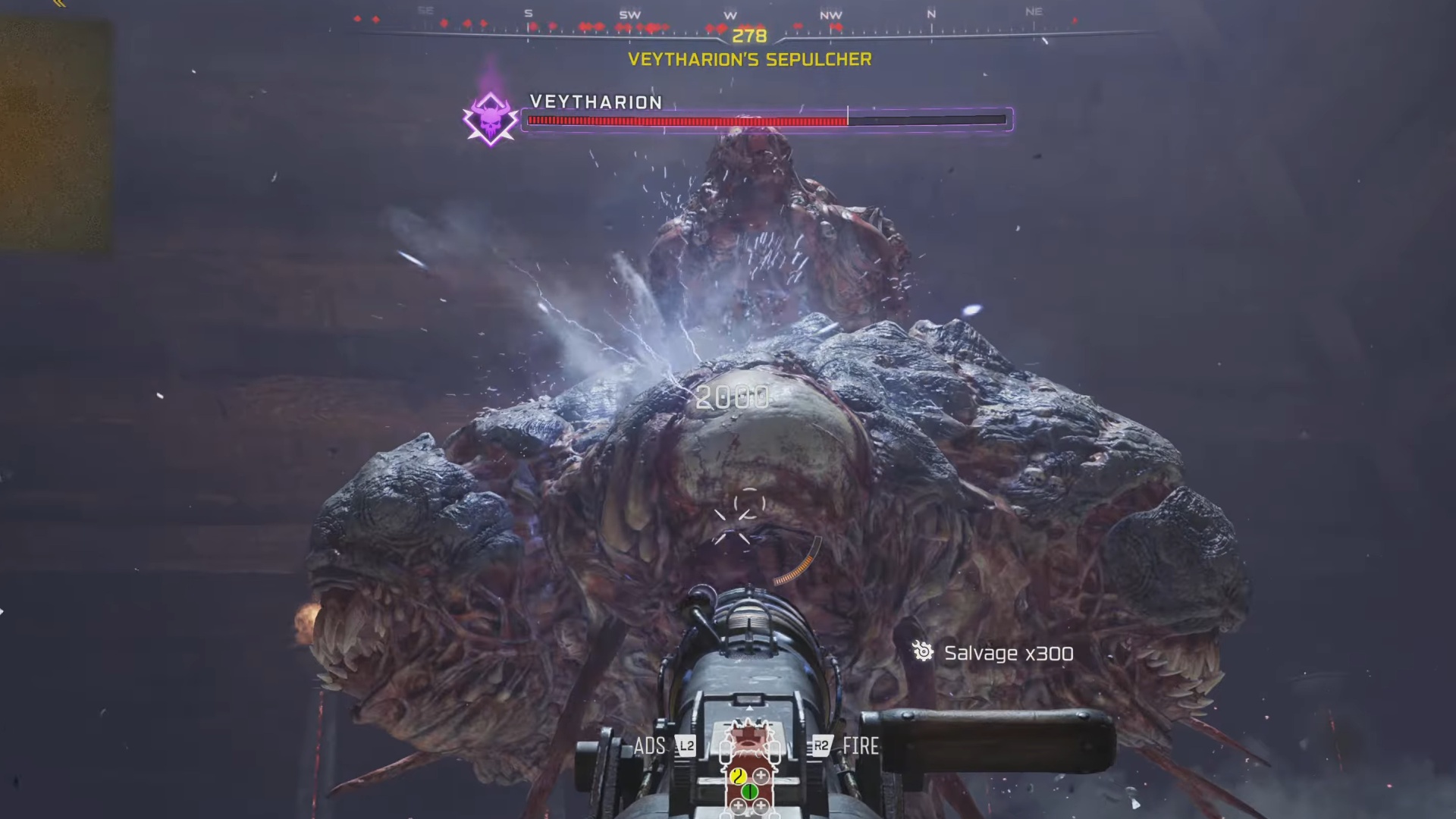Image resolution: width=1456 pixels, height=819 pixels.
Task: Click the Salvage x300 pickup icon
Action: [x=923, y=651]
